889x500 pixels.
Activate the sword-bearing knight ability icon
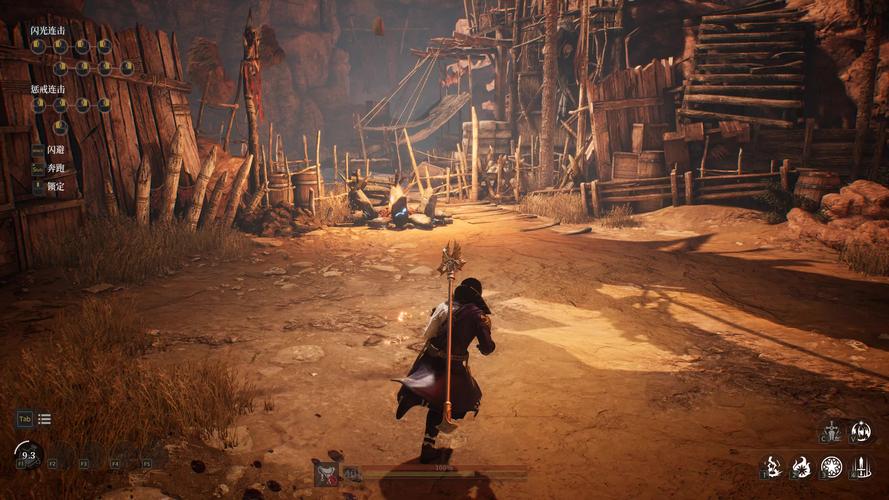(832, 431)
